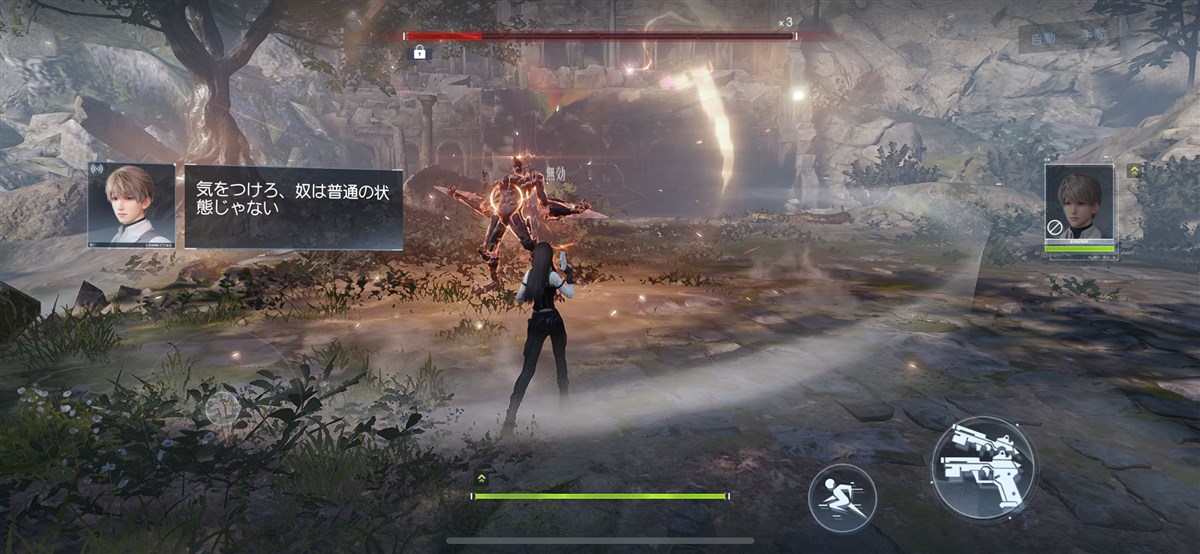Fire the dual pistols attack button

pyautogui.click(x=984, y=467)
